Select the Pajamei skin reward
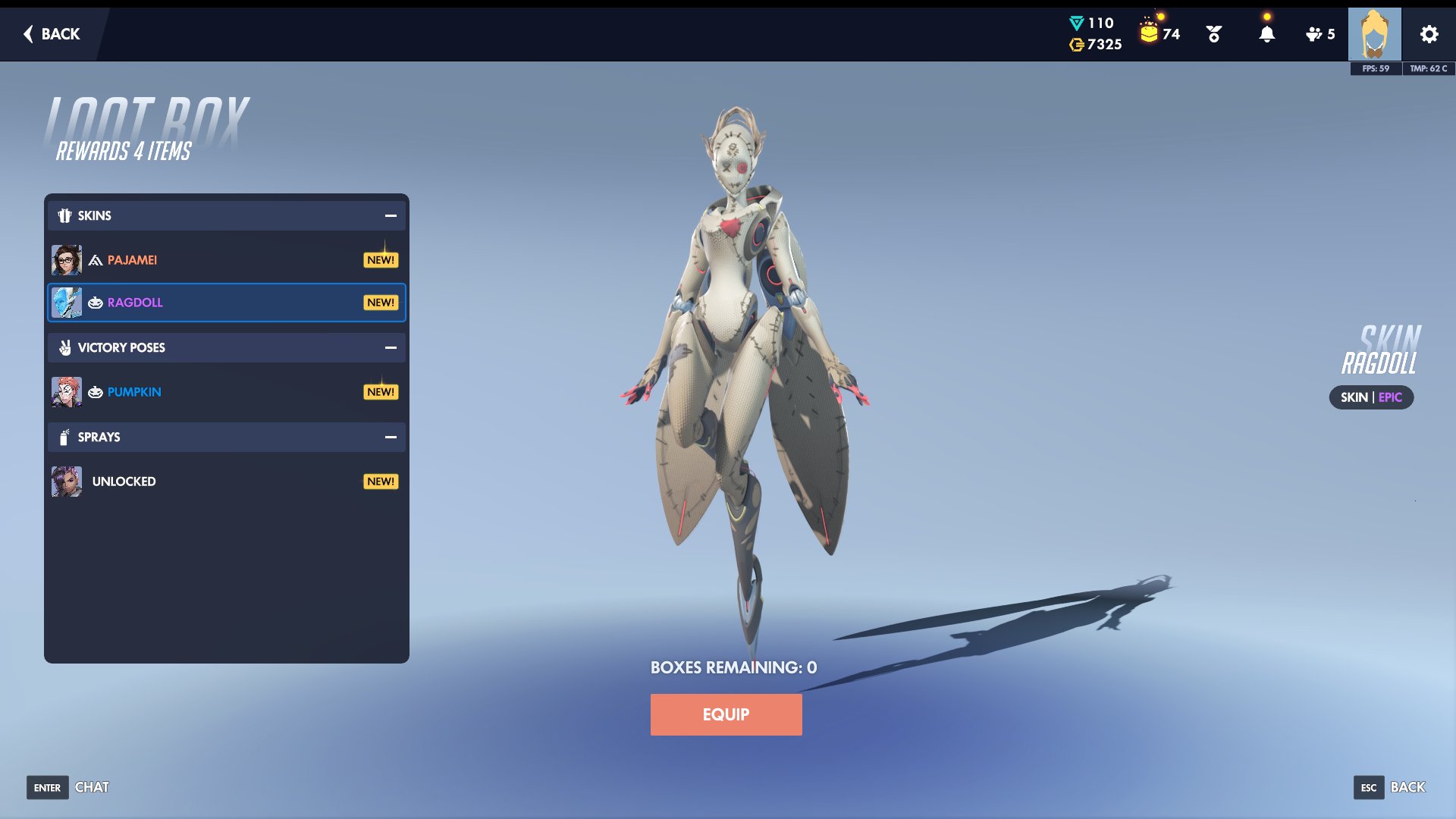The image size is (1456, 819). pyautogui.click(x=226, y=260)
